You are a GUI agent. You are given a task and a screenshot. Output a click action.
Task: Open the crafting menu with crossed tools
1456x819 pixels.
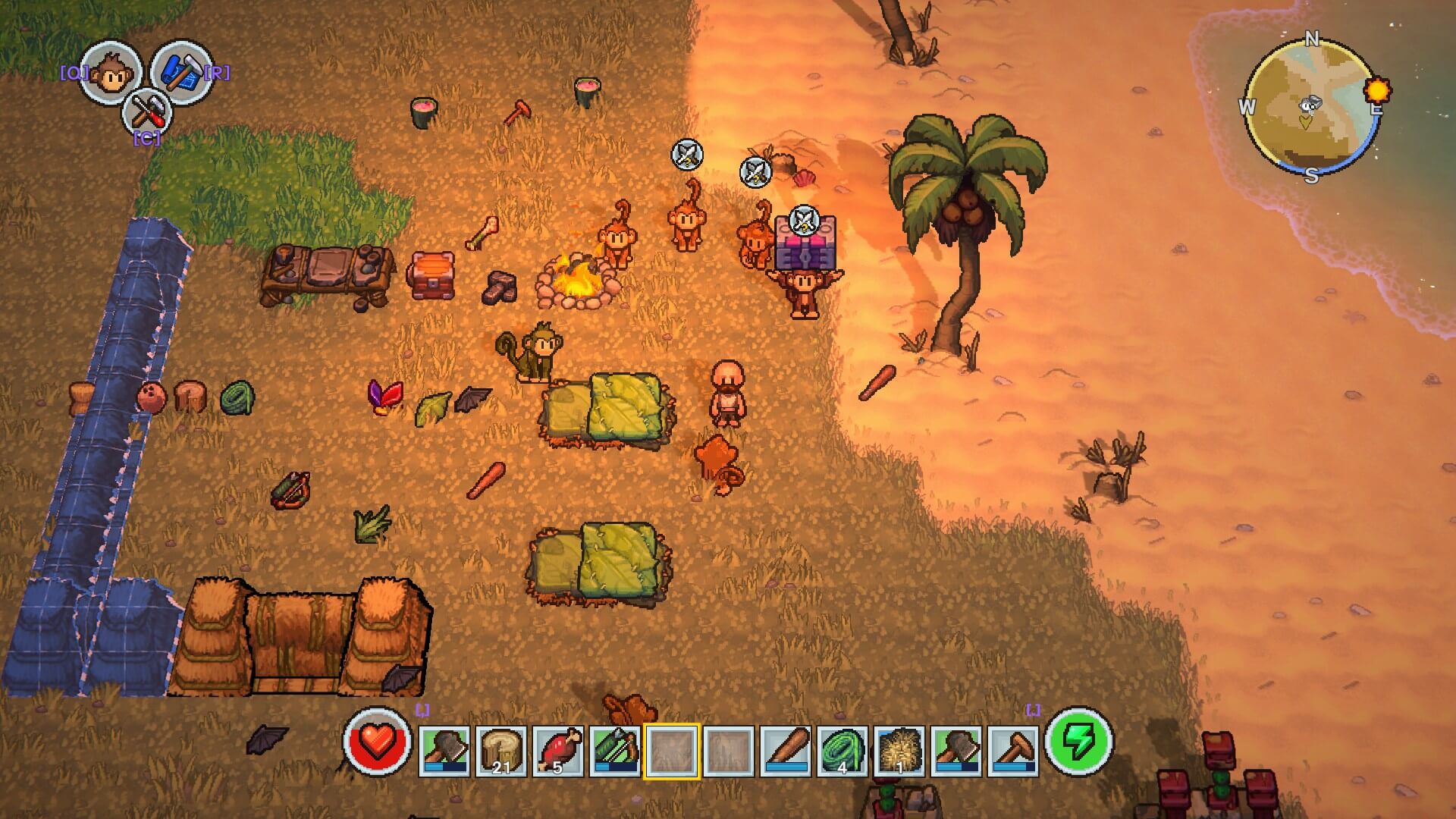pos(146,113)
